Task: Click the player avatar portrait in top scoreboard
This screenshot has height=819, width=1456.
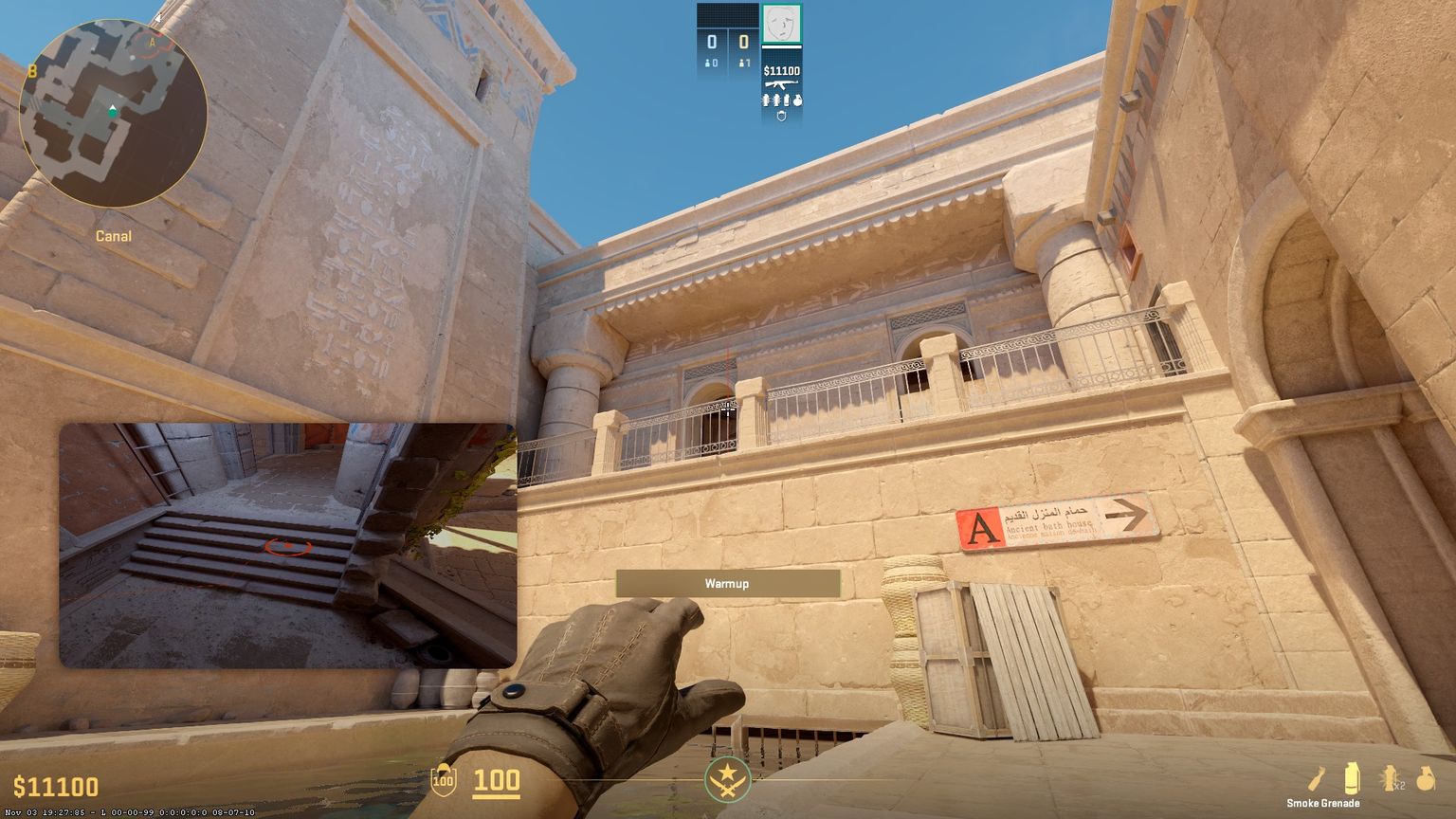Action: click(781, 24)
